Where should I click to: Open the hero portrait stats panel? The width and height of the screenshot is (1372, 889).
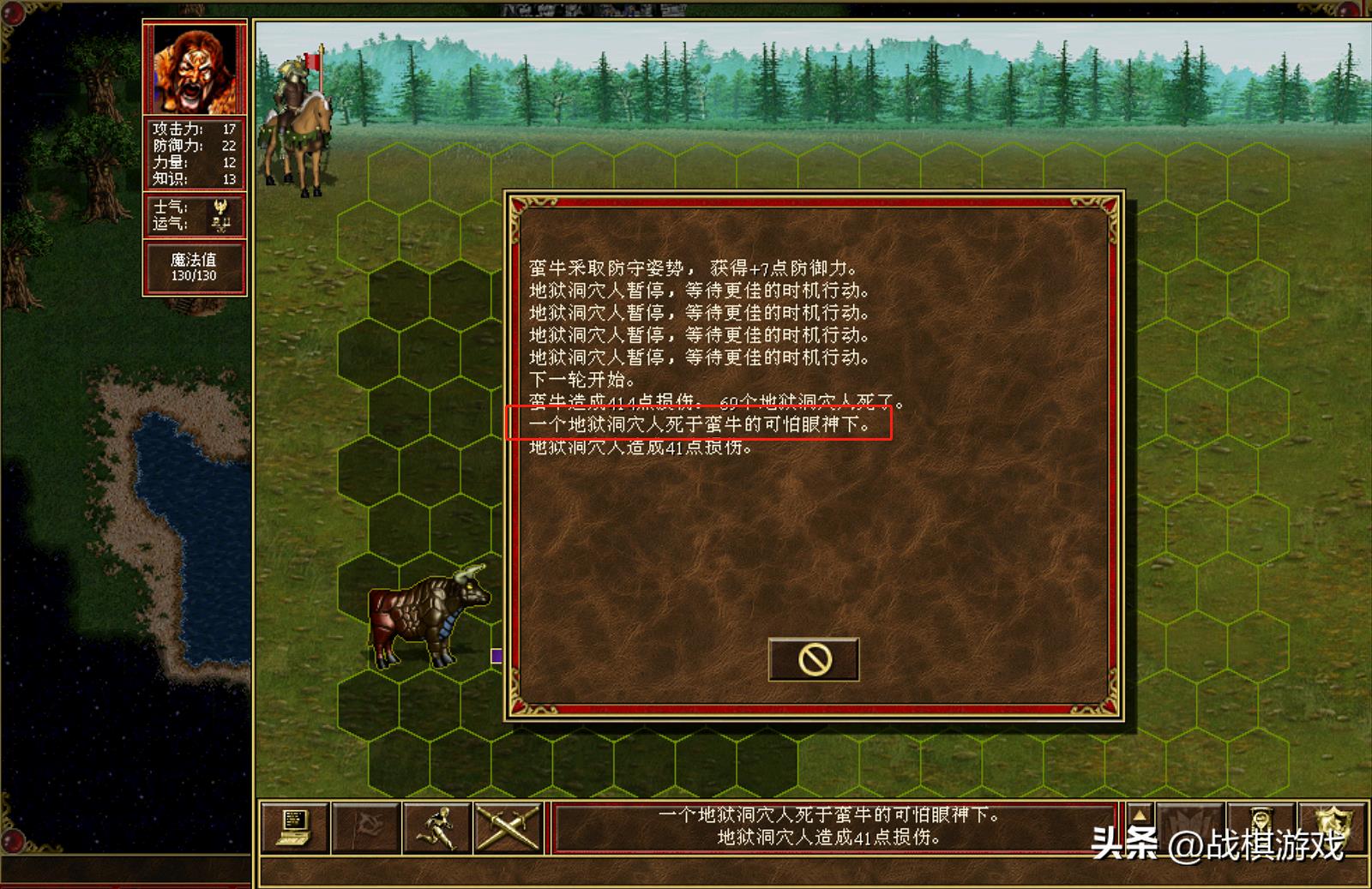pos(195,69)
